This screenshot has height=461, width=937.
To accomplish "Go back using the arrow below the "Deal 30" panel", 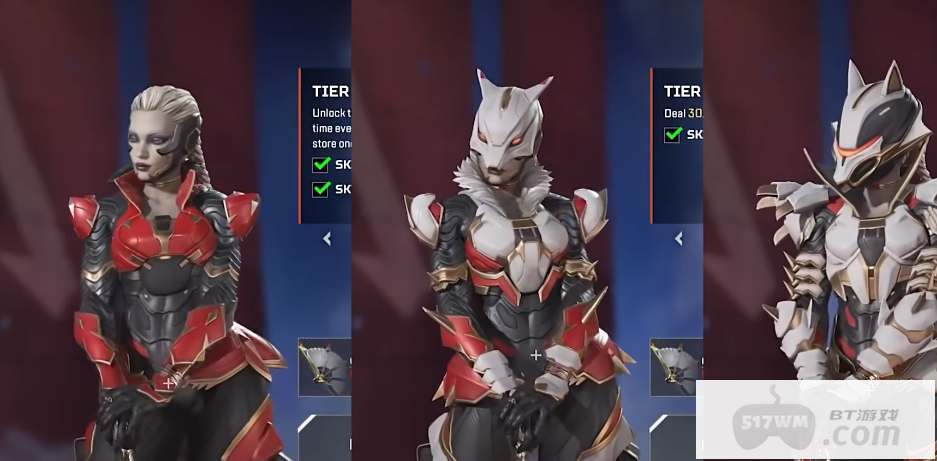I will [679, 239].
